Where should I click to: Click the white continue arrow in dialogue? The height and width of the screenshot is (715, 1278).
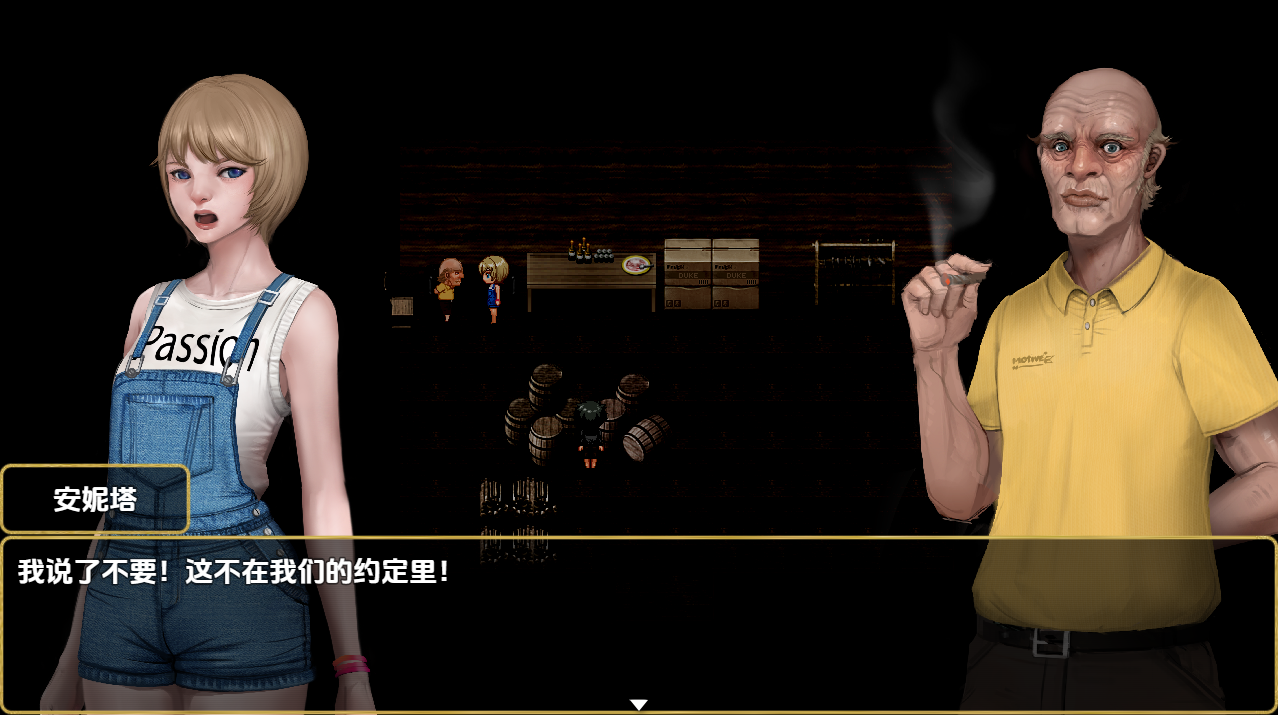638,705
